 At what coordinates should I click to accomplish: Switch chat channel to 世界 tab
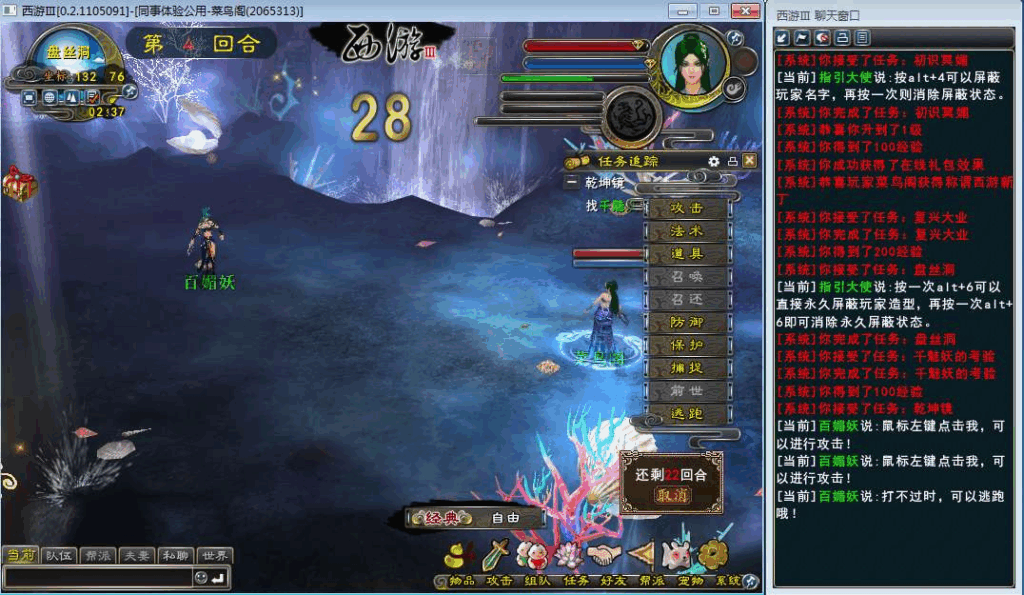tap(215, 556)
